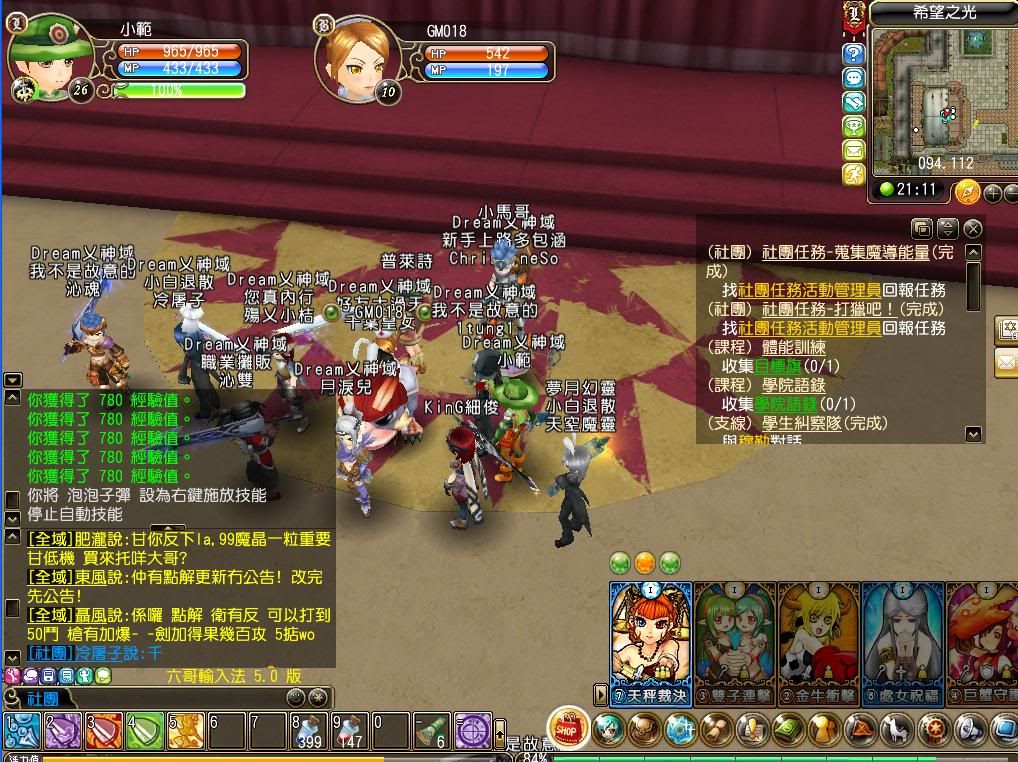Click the trophy icon beside the minimap

853,126
